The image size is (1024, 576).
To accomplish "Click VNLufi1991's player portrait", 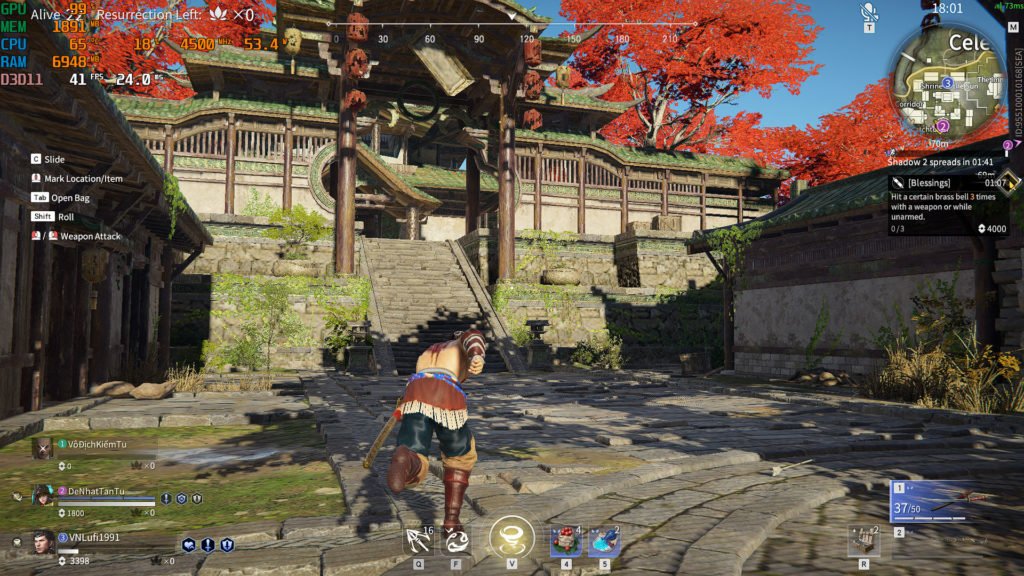I will [x=42, y=542].
